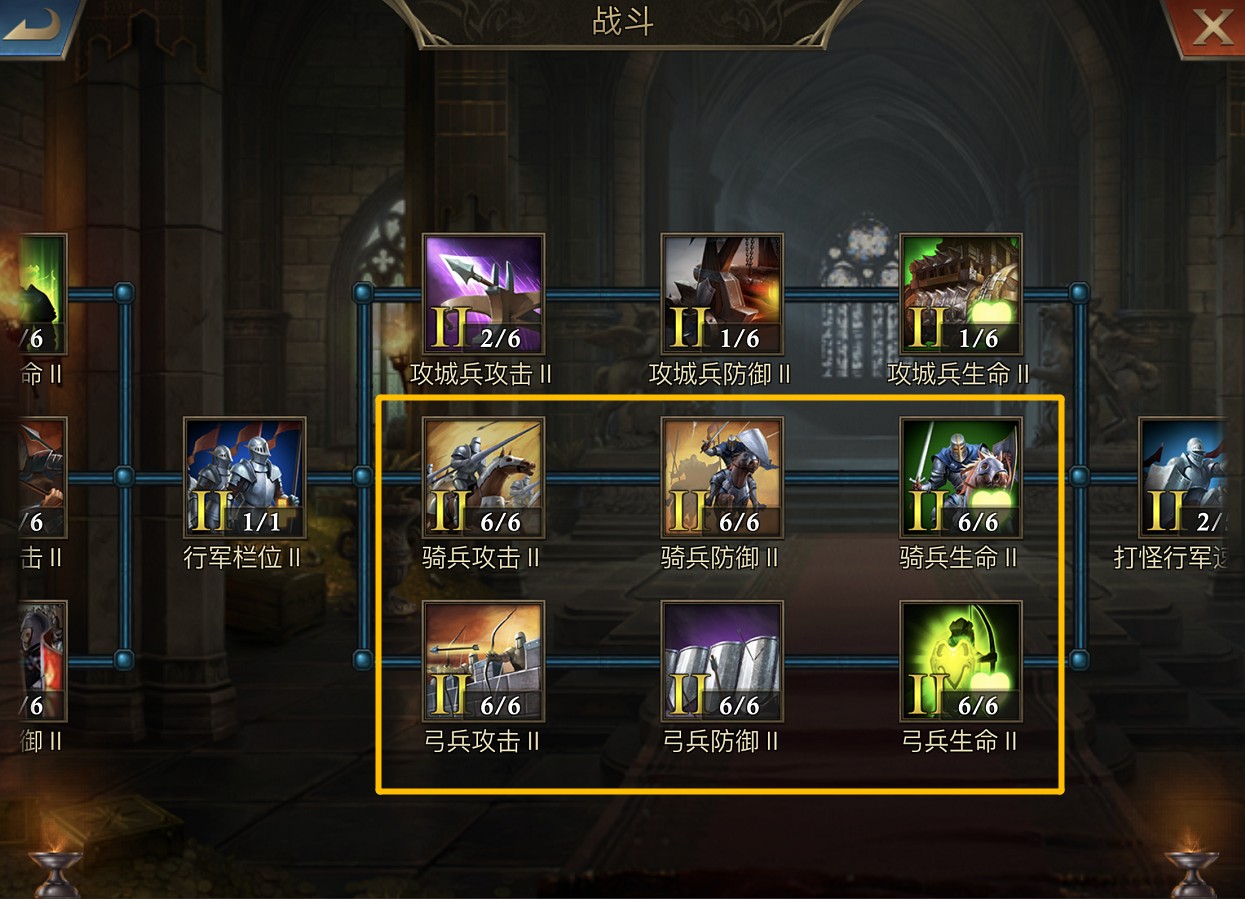This screenshot has height=899, width=1245.
Task: Select the 行军栏位 II research icon
Action: 244,477
